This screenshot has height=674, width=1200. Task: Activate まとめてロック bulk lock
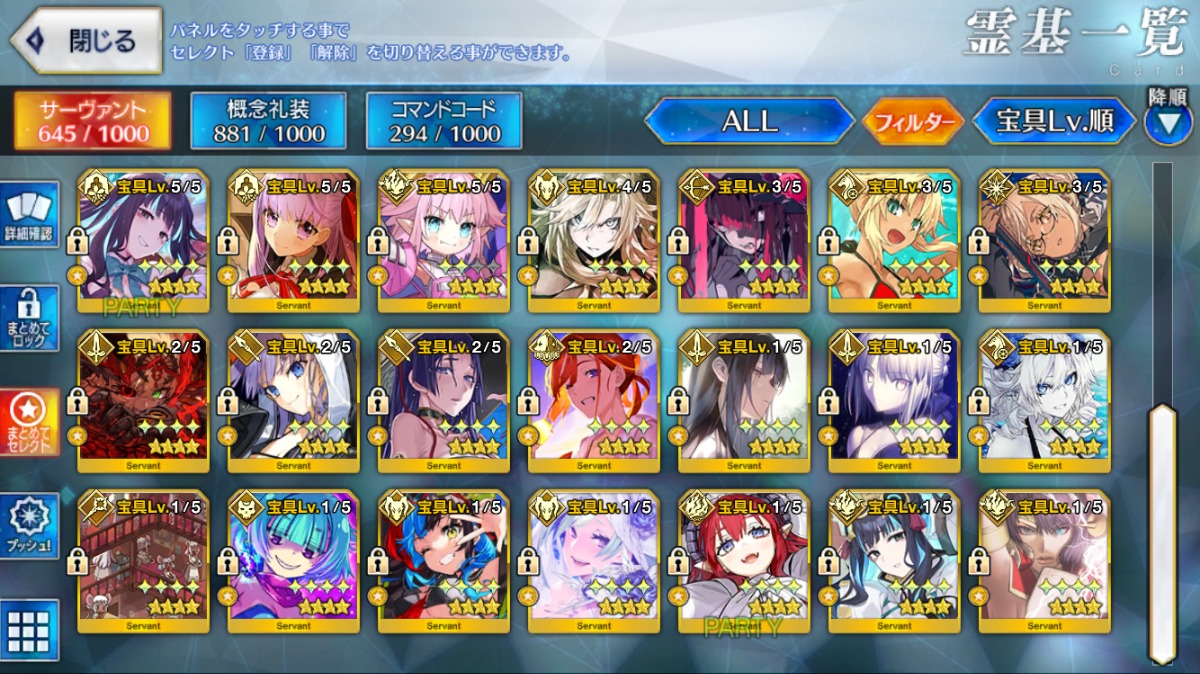(30, 318)
